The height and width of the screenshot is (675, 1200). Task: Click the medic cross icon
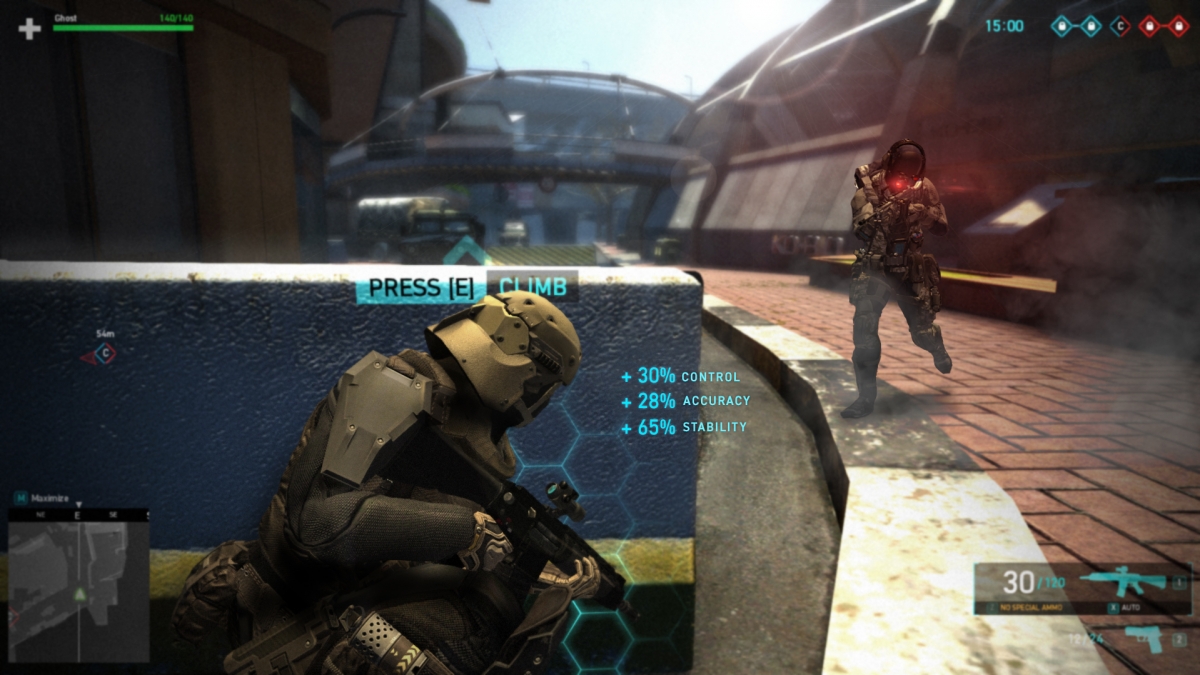[x=30, y=28]
